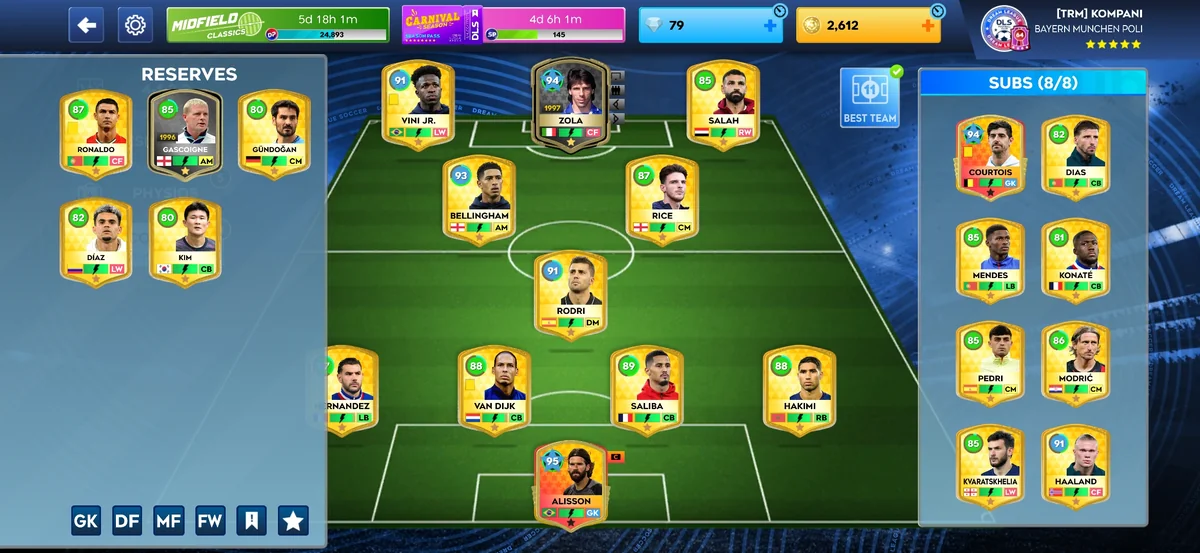Filter players by the DF button
This screenshot has height=553, width=1200.
[127, 520]
